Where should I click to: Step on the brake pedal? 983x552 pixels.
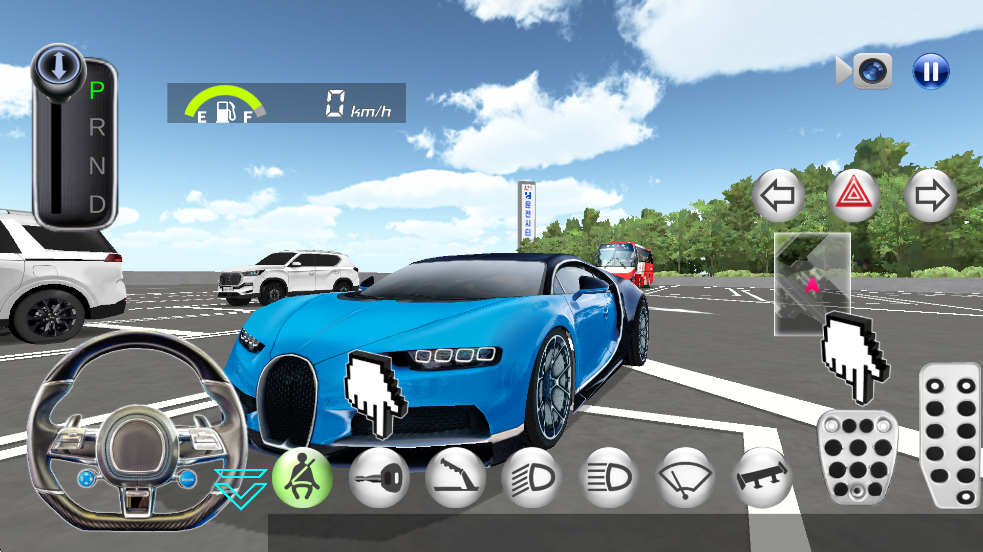(857, 456)
